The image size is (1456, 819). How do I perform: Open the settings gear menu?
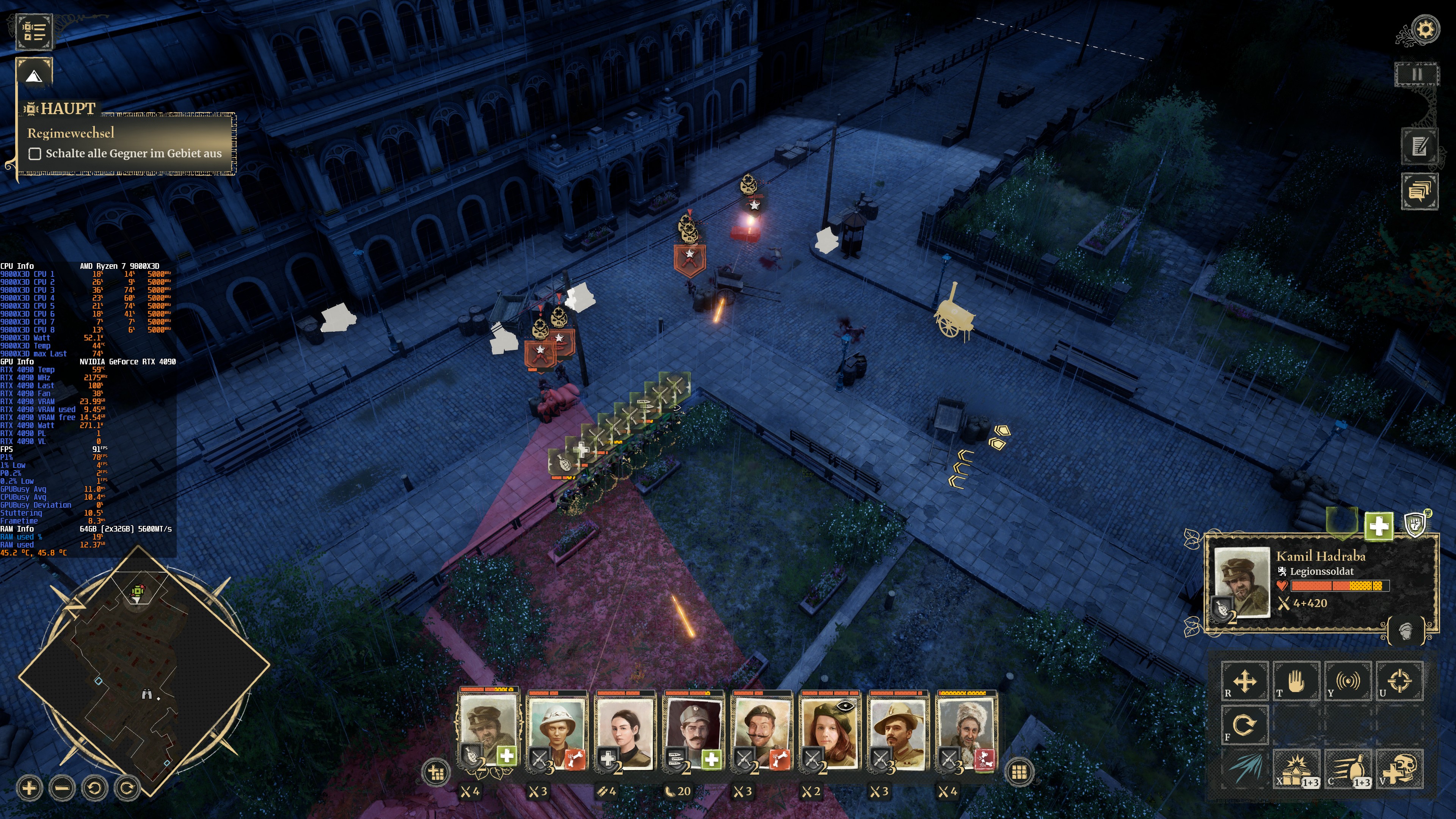coord(1425,30)
